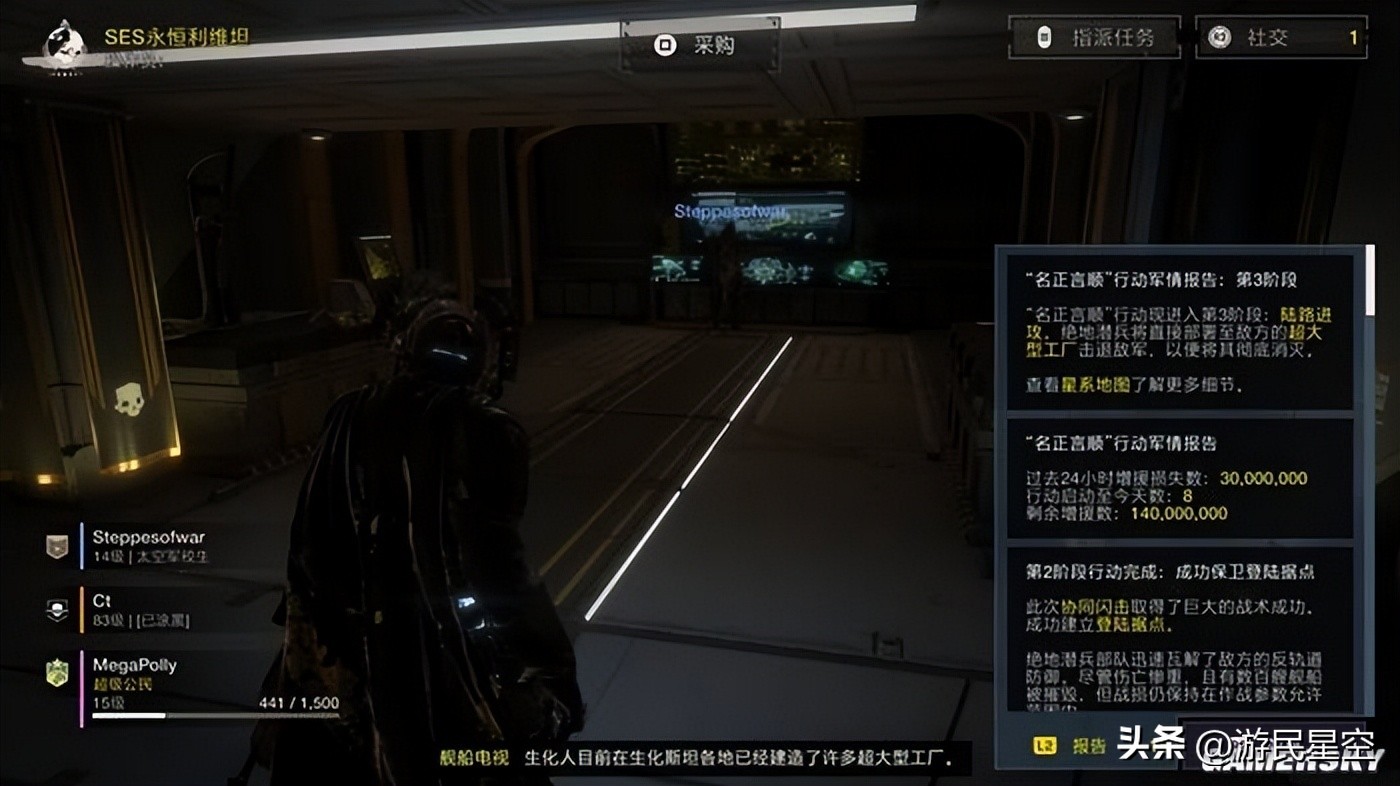Open the 报告 reports button
1400x786 pixels.
point(1075,745)
